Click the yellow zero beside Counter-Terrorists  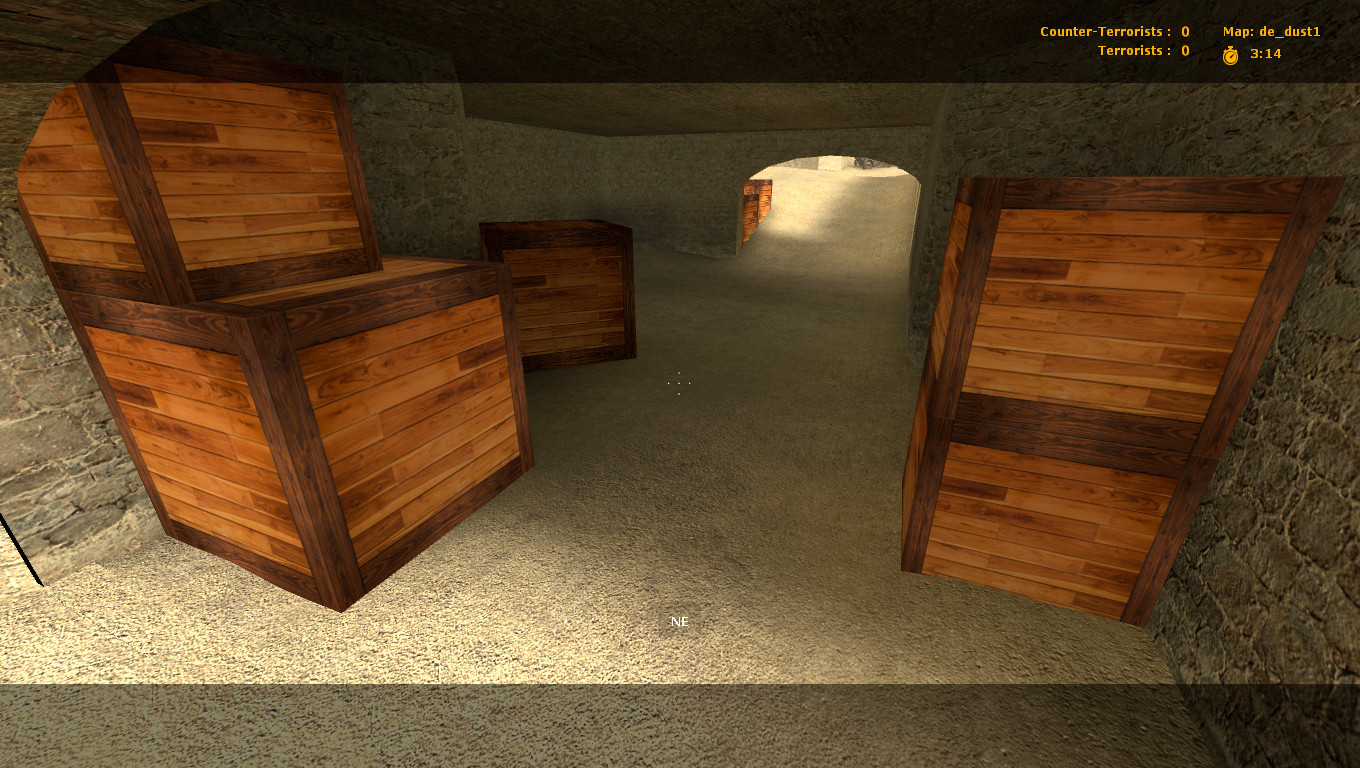(1184, 31)
